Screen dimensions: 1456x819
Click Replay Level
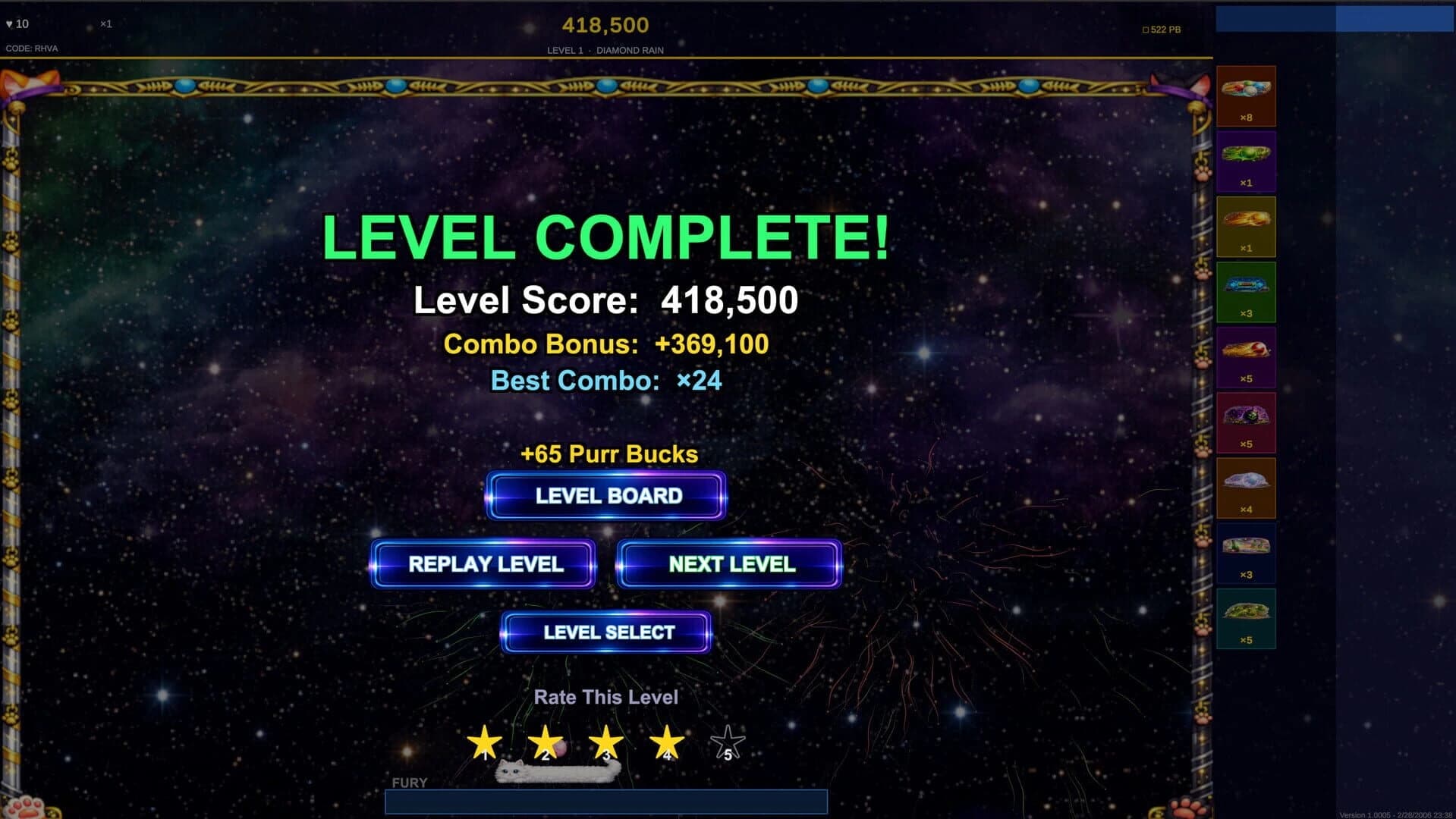[x=483, y=564]
